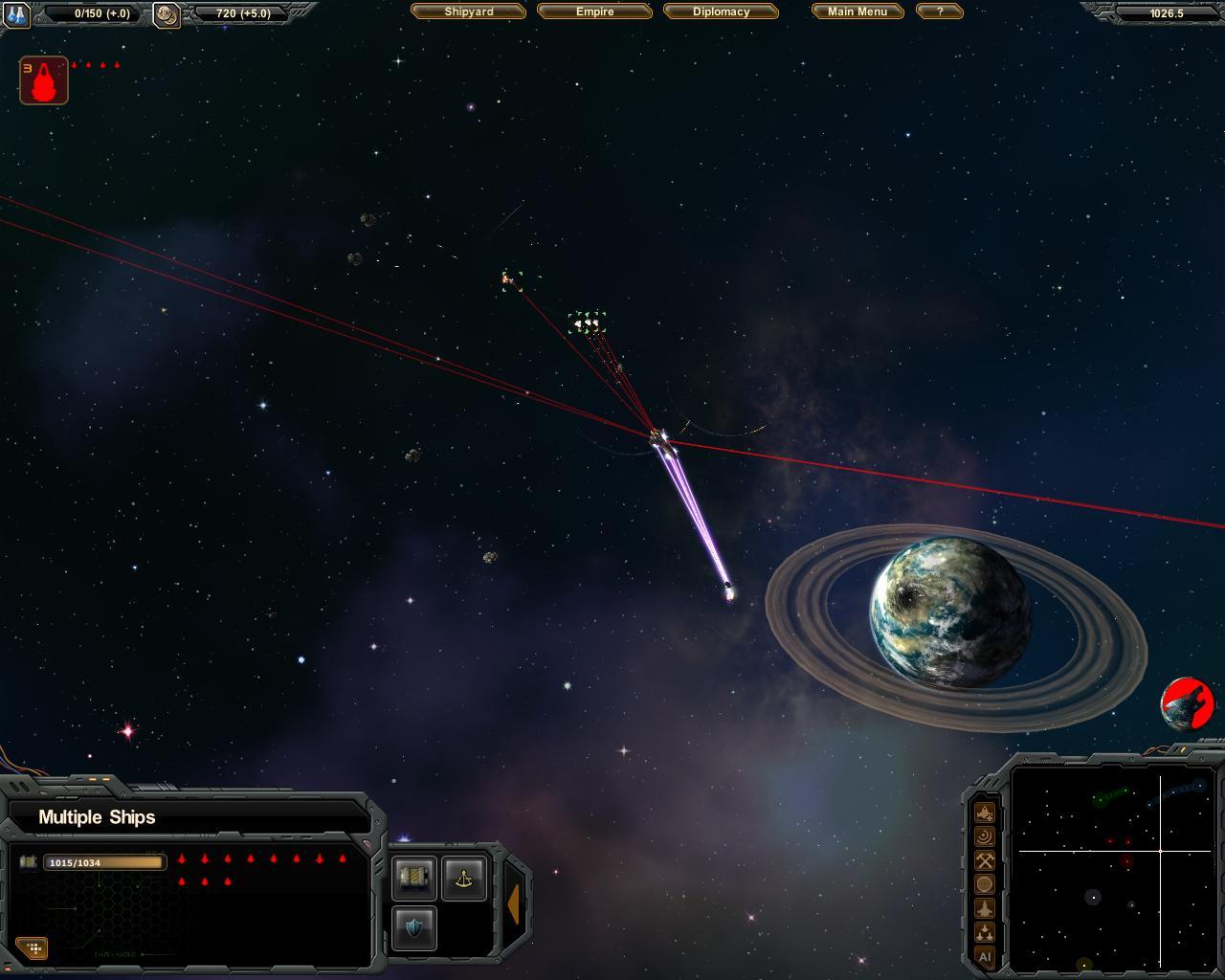The image size is (1225, 980).
Task: Toggle the radar sweep minimap button
Action: click(x=984, y=836)
